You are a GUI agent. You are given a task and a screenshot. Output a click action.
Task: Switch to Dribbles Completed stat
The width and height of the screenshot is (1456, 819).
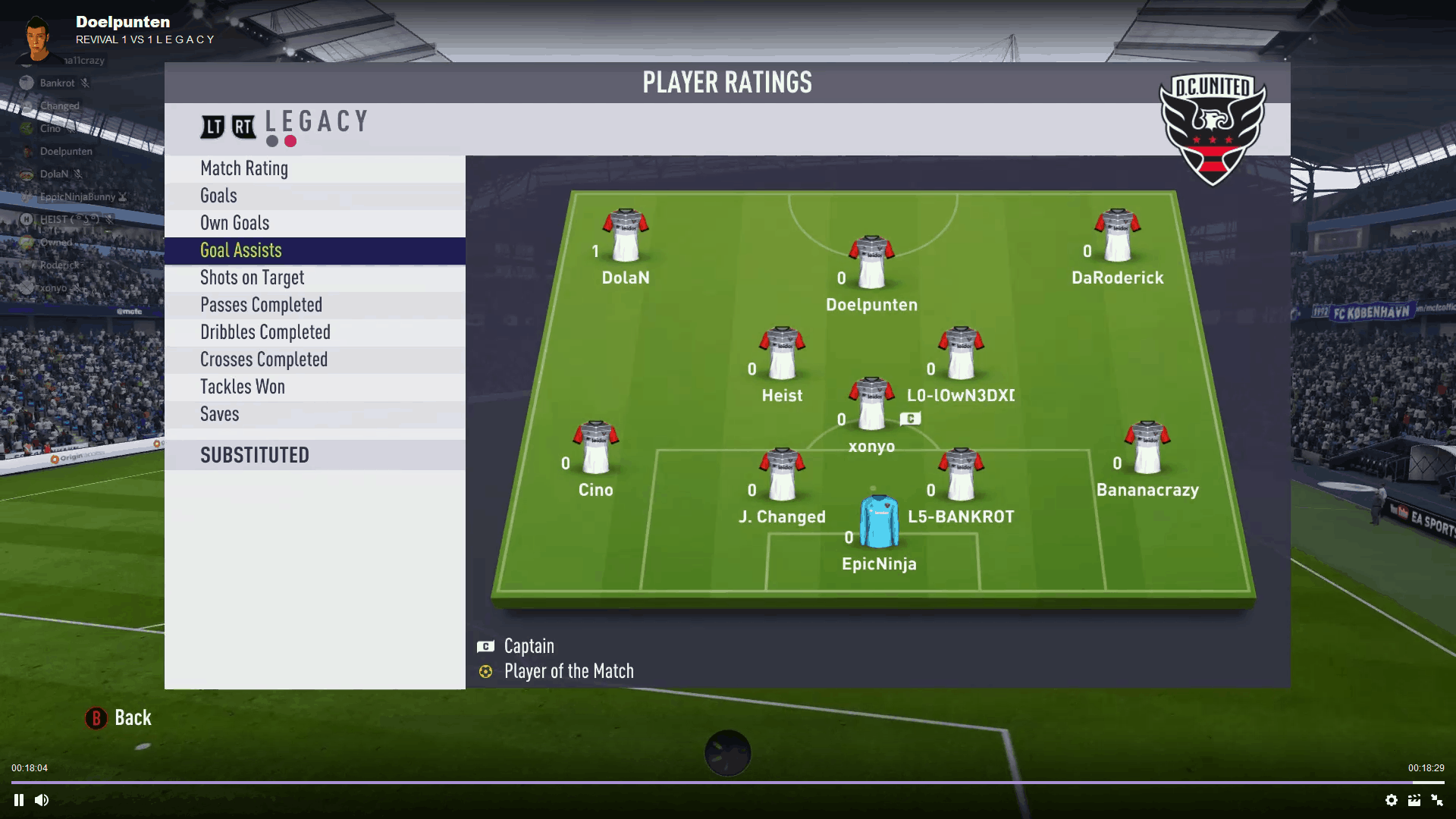click(x=265, y=332)
